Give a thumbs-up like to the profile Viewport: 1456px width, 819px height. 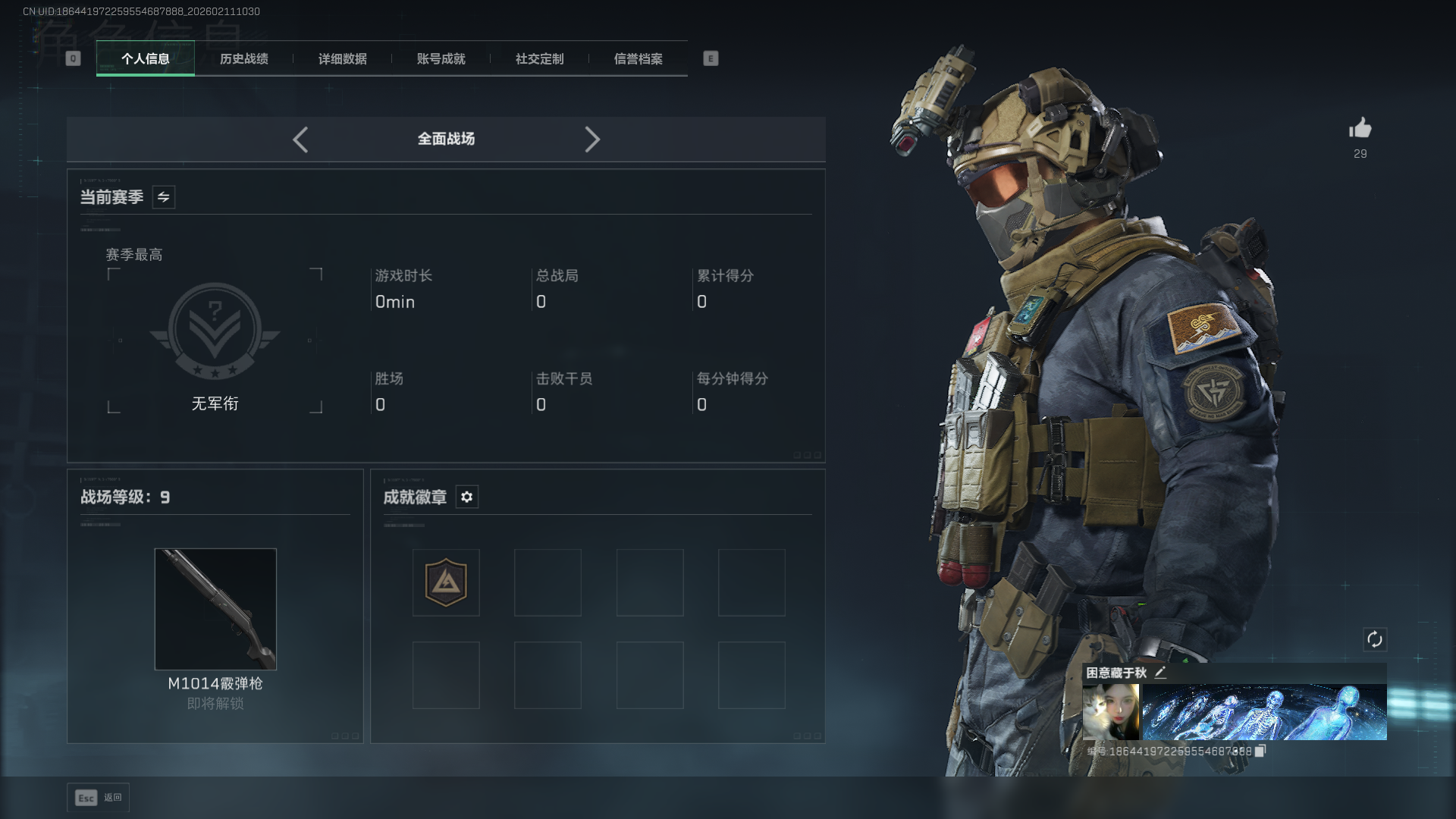1360,128
